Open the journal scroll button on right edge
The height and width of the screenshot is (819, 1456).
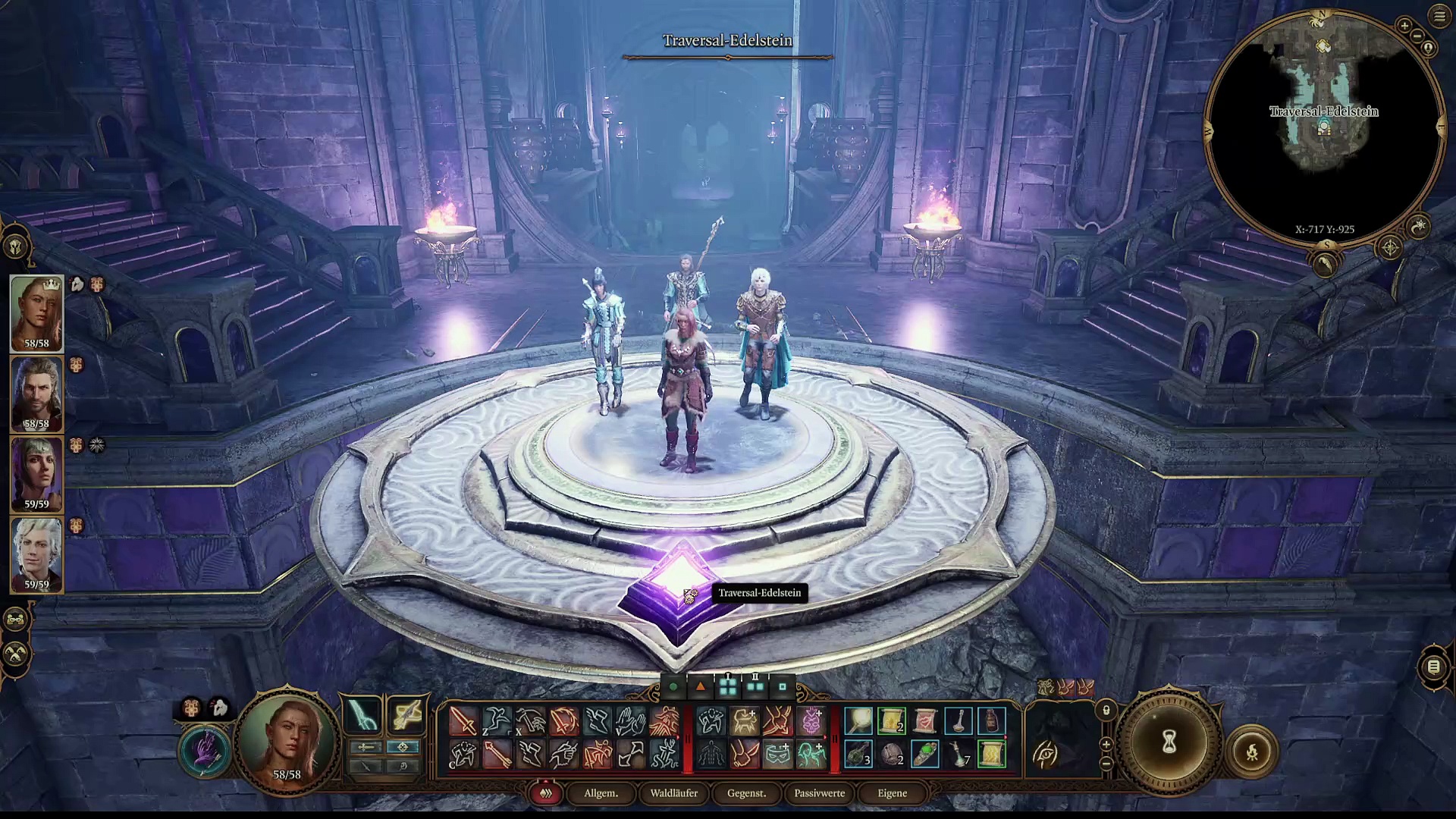pos(1433,667)
